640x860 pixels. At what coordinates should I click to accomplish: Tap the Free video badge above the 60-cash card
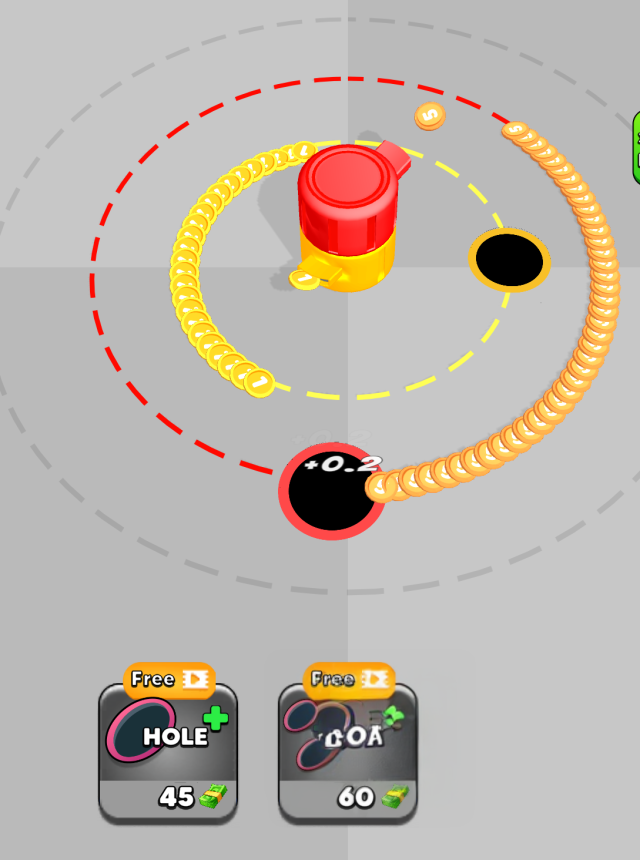coord(348,680)
